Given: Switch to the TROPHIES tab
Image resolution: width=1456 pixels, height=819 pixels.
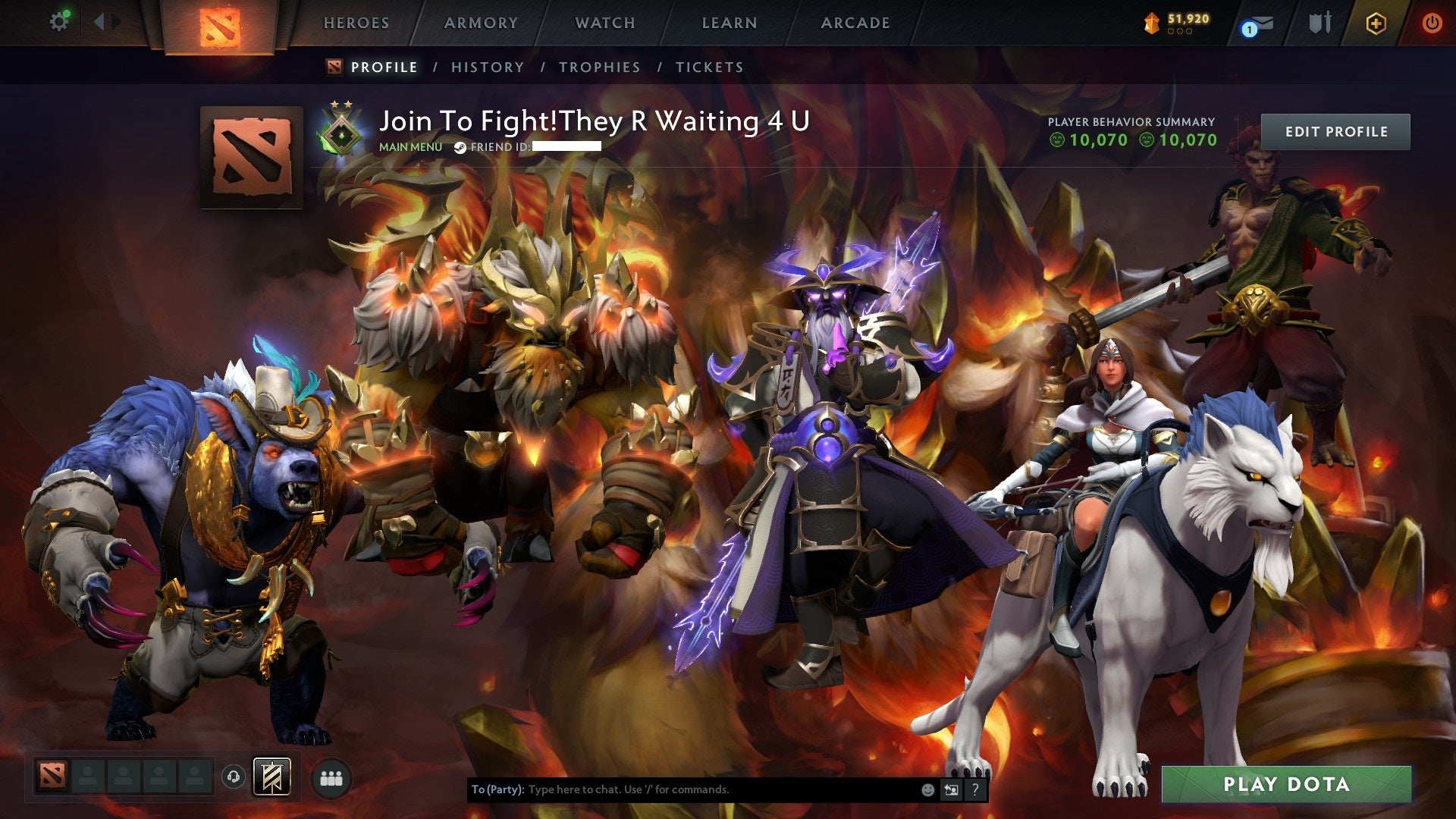Looking at the screenshot, I should pos(598,67).
